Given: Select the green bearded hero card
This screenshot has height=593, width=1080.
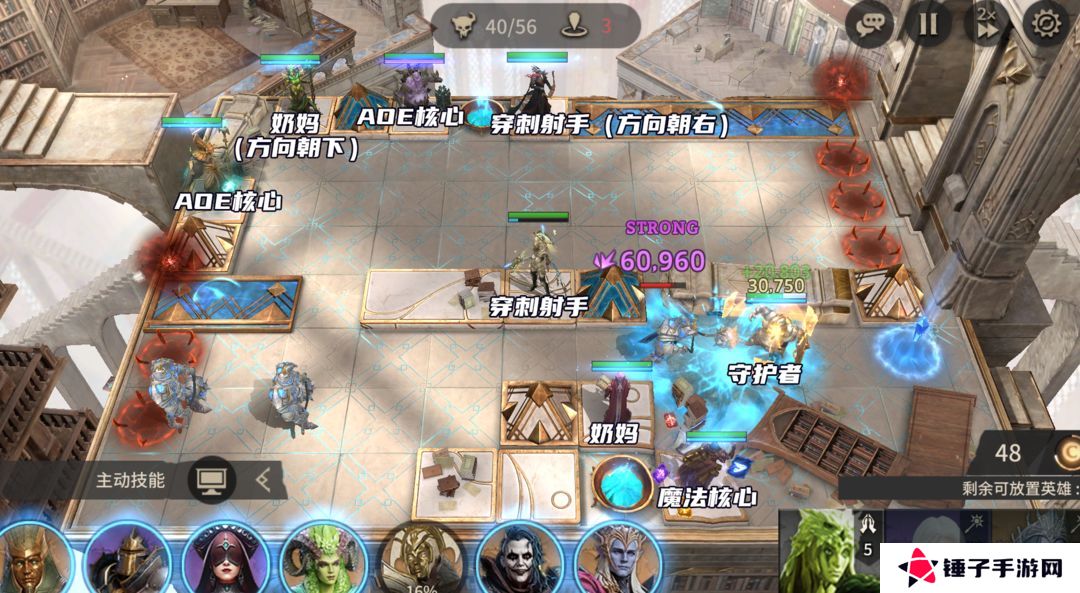Looking at the screenshot, I should click(x=816, y=550).
